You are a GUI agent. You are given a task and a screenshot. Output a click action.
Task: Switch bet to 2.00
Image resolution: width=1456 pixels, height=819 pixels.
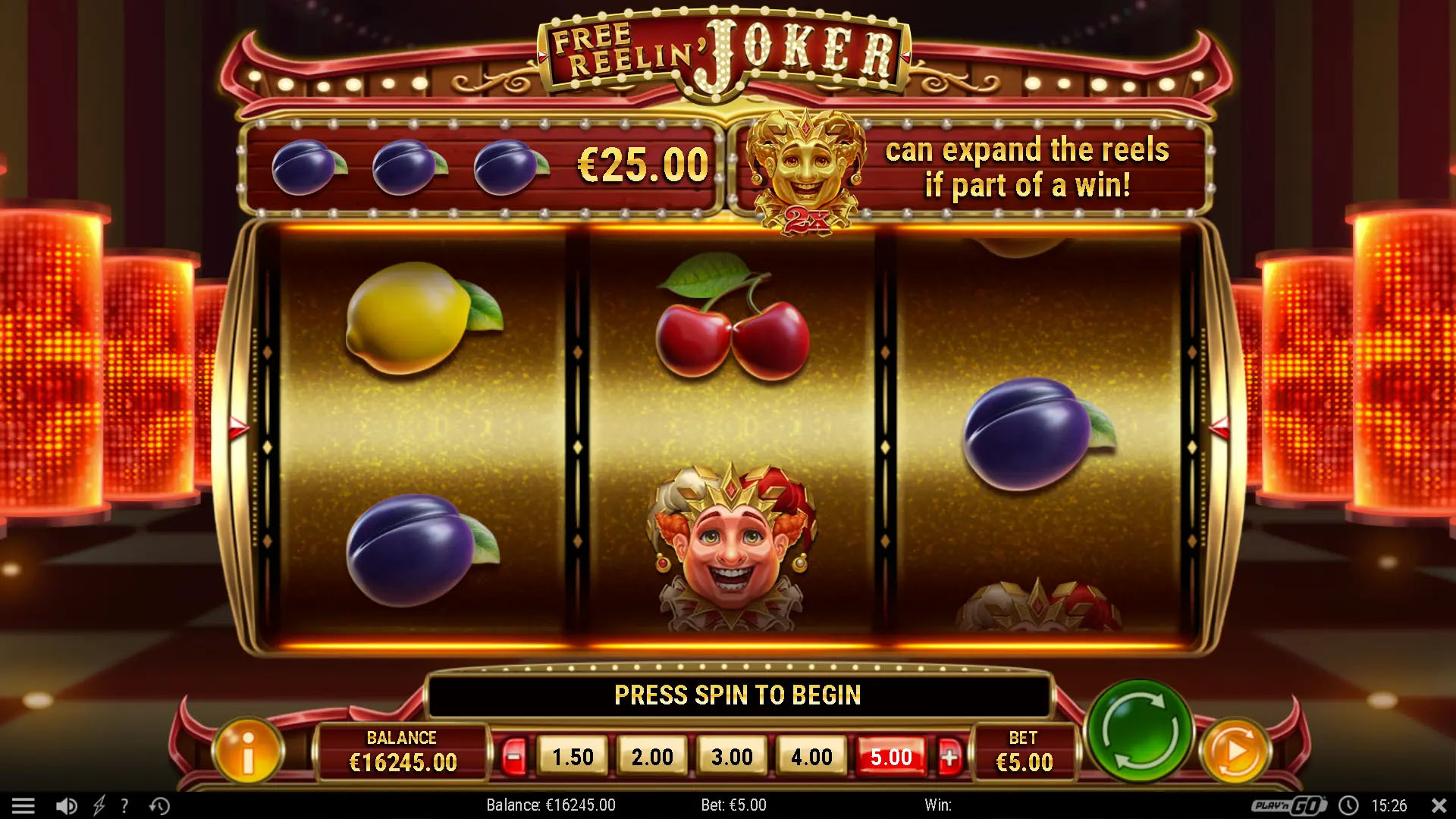[x=652, y=756]
